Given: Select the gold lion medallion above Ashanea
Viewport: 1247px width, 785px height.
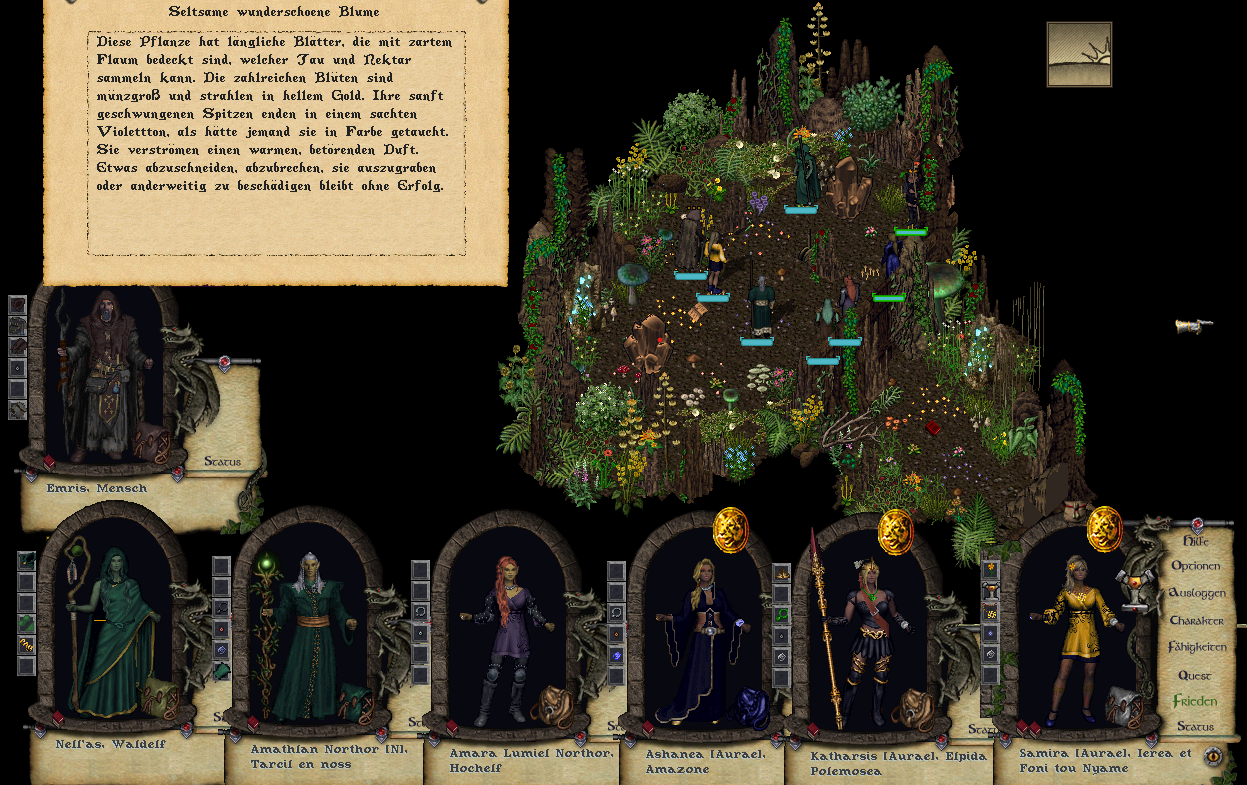Looking at the screenshot, I should (731, 529).
